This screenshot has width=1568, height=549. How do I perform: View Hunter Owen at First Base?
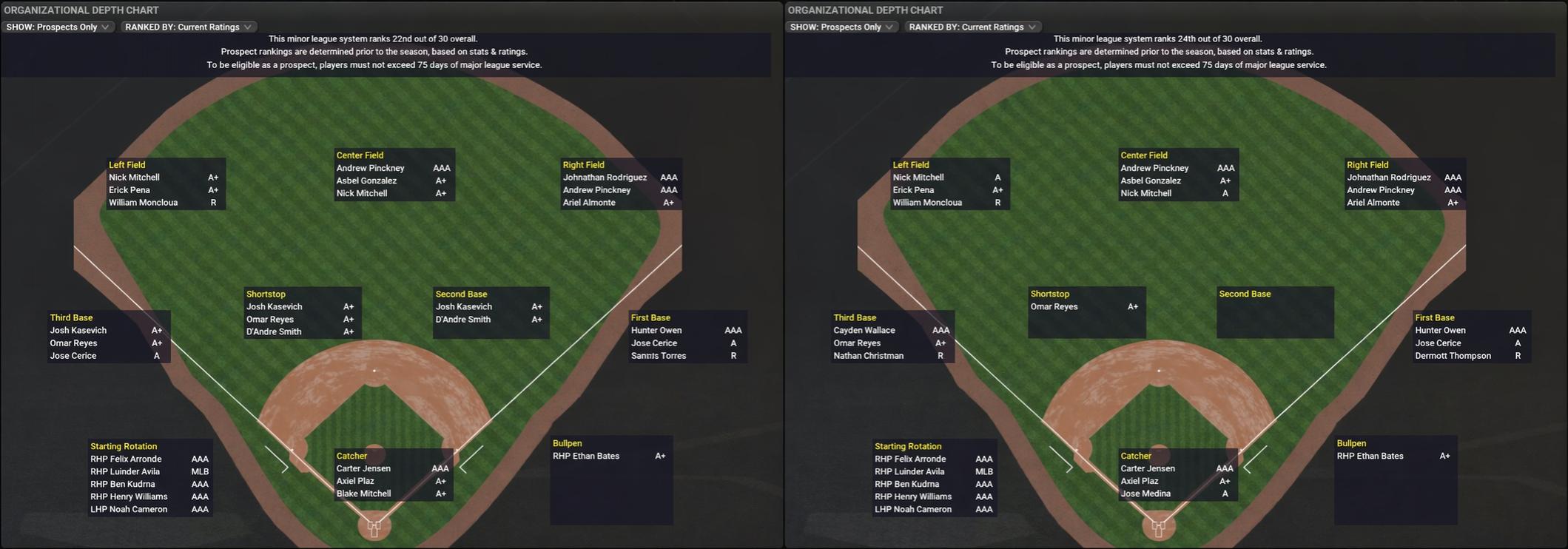(x=657, y=330)
